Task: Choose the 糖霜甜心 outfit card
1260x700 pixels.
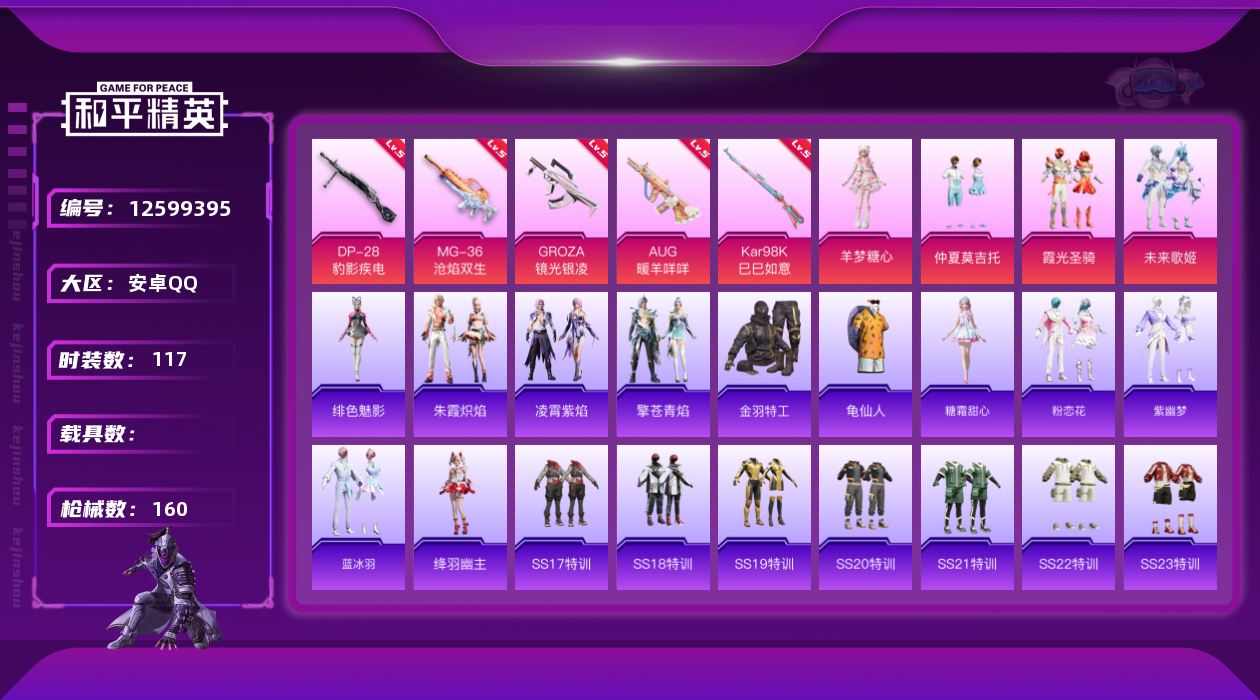Action: [x=967, y=364]
